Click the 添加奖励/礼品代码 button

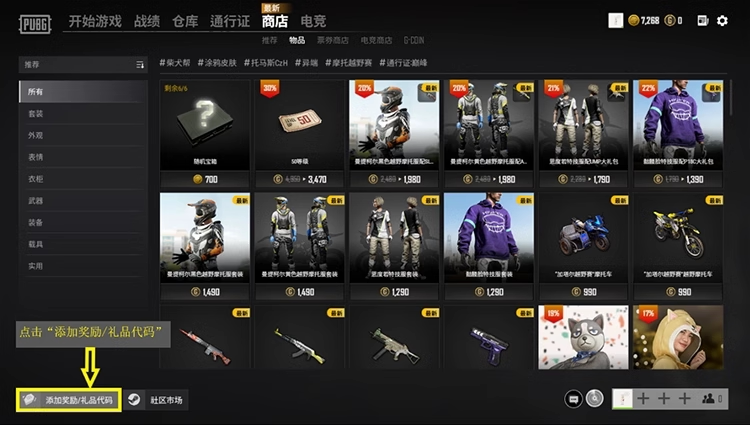click(70, 400)
